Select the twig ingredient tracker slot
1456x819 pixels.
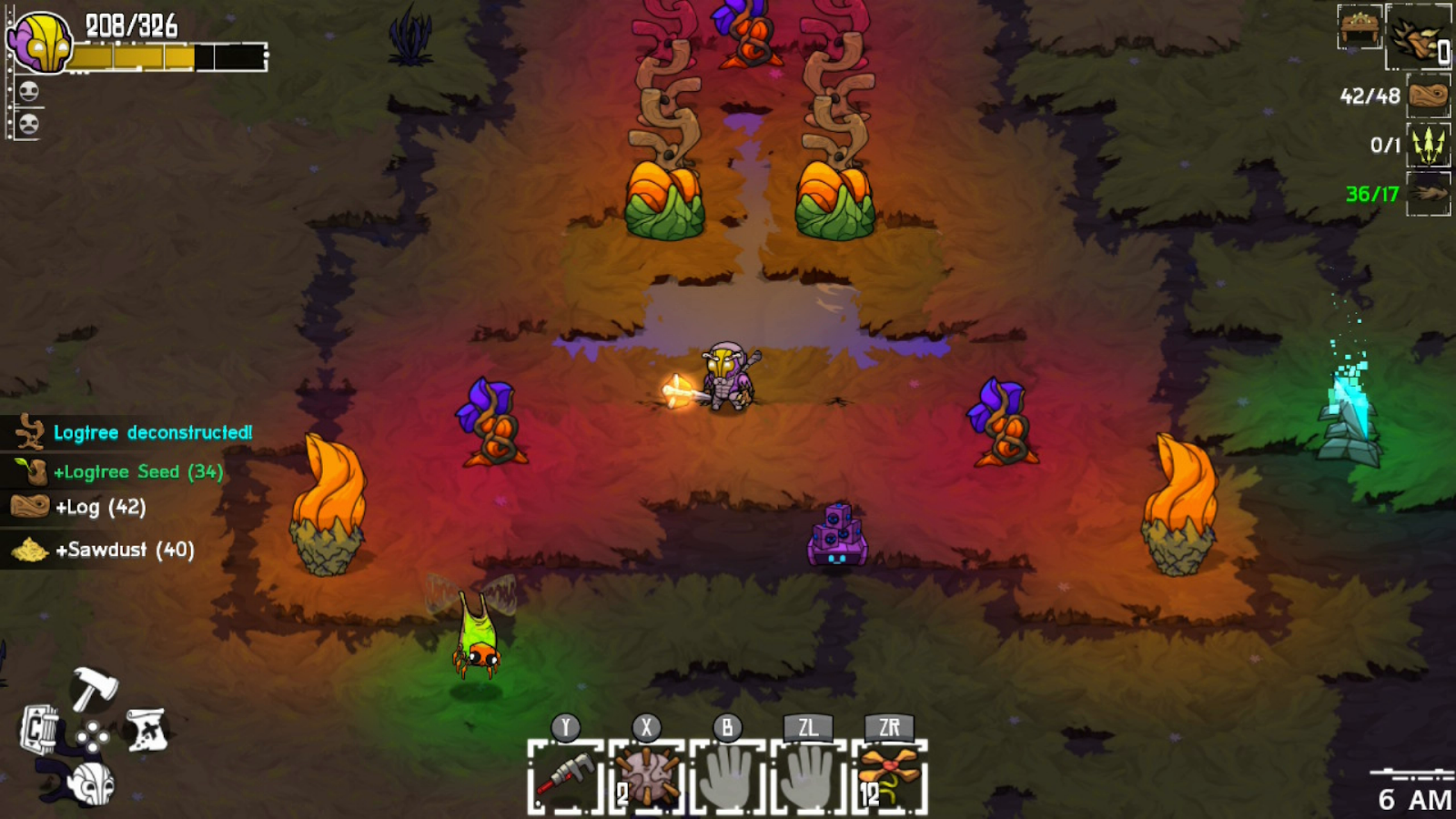(x=1428, y=194)
